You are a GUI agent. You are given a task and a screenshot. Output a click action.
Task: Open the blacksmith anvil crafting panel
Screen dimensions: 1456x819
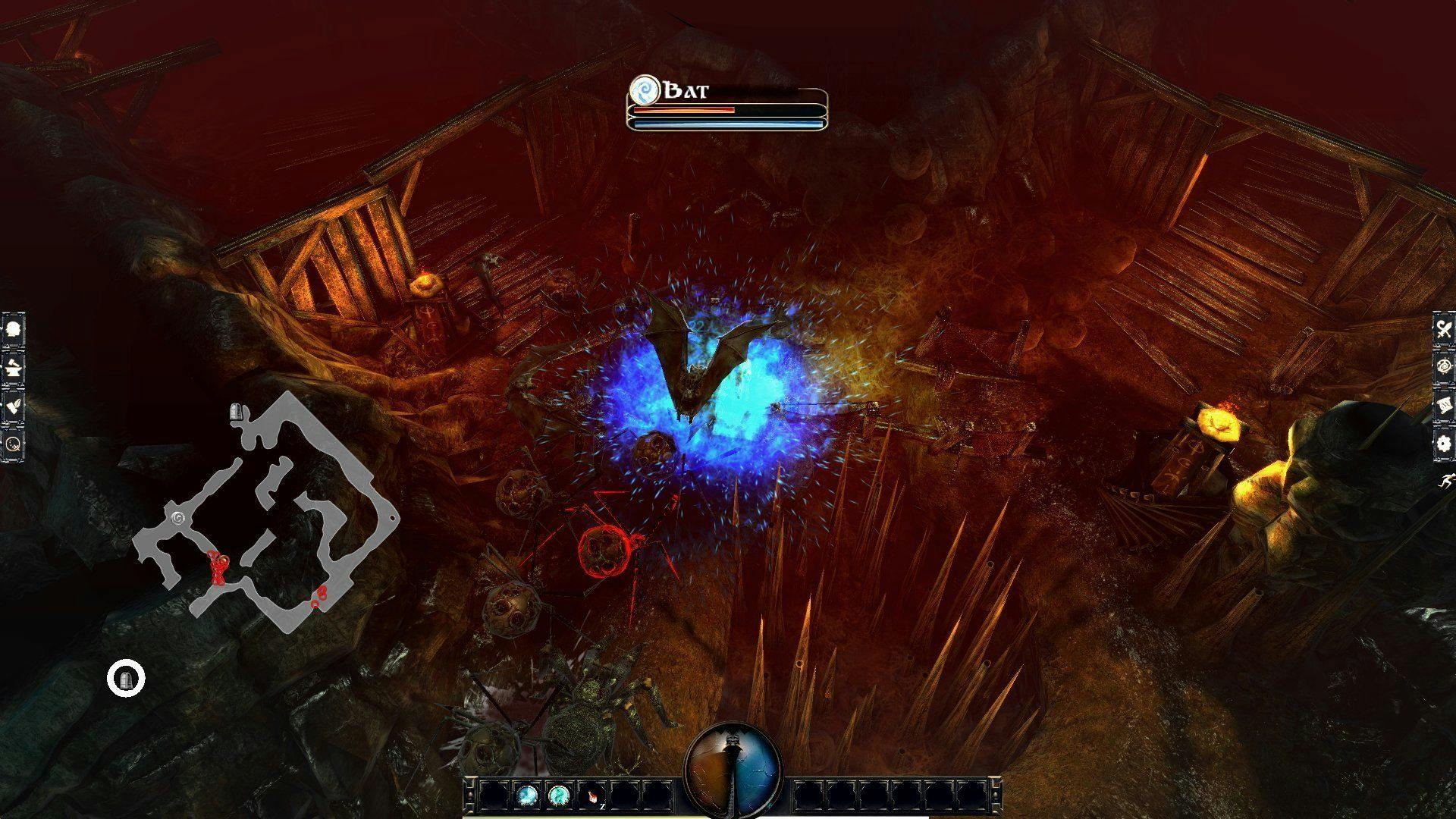(x=13, y=366)
